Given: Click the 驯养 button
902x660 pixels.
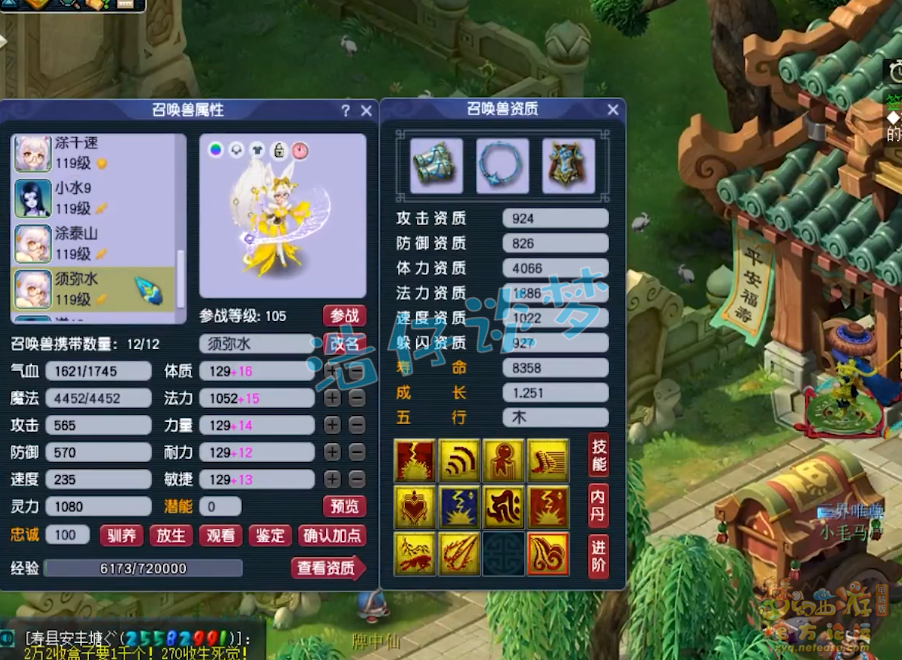Looking at the screenshot, I should [122, 535].
